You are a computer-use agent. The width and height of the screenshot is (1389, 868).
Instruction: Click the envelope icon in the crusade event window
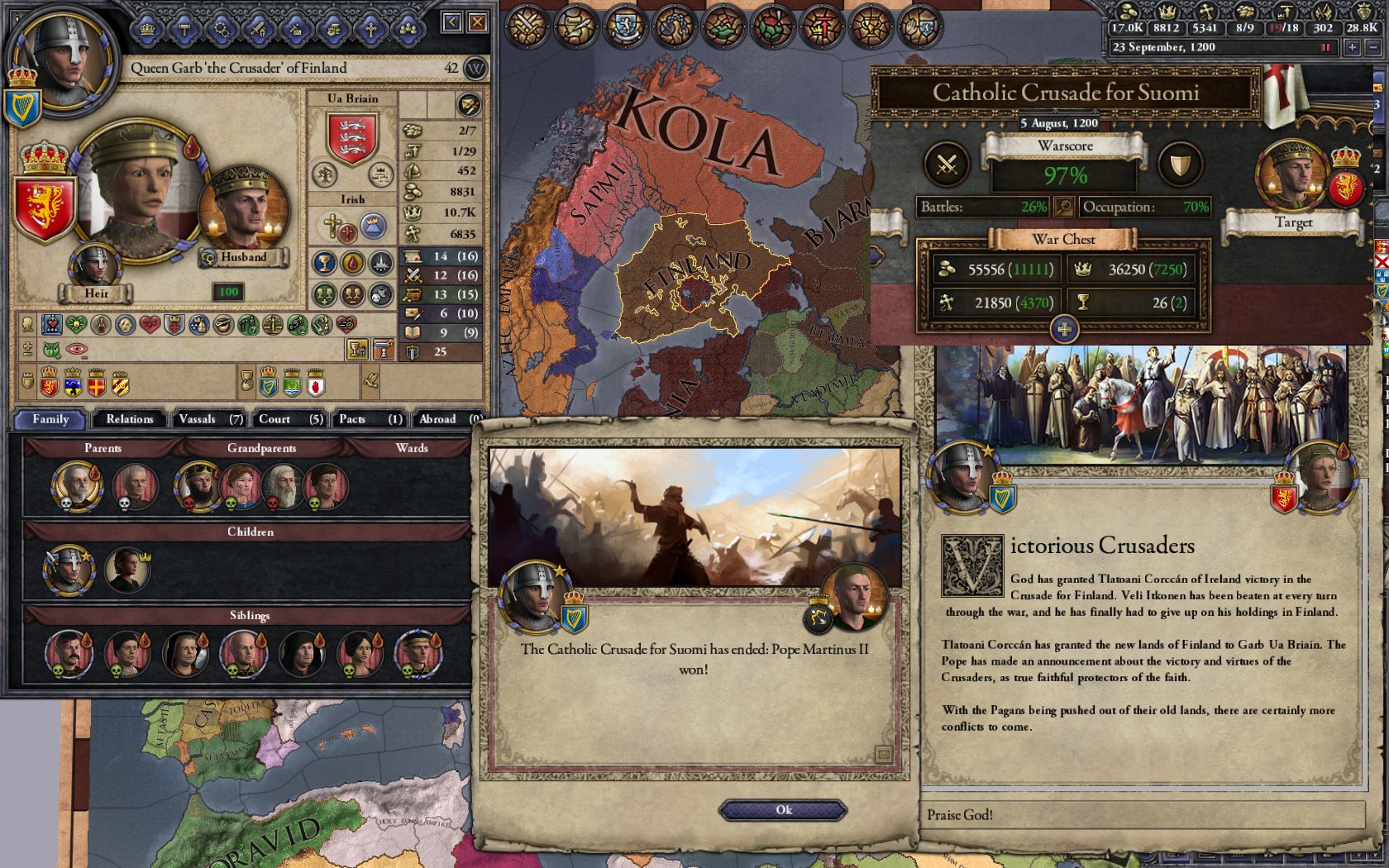click(x=883, y=754)
